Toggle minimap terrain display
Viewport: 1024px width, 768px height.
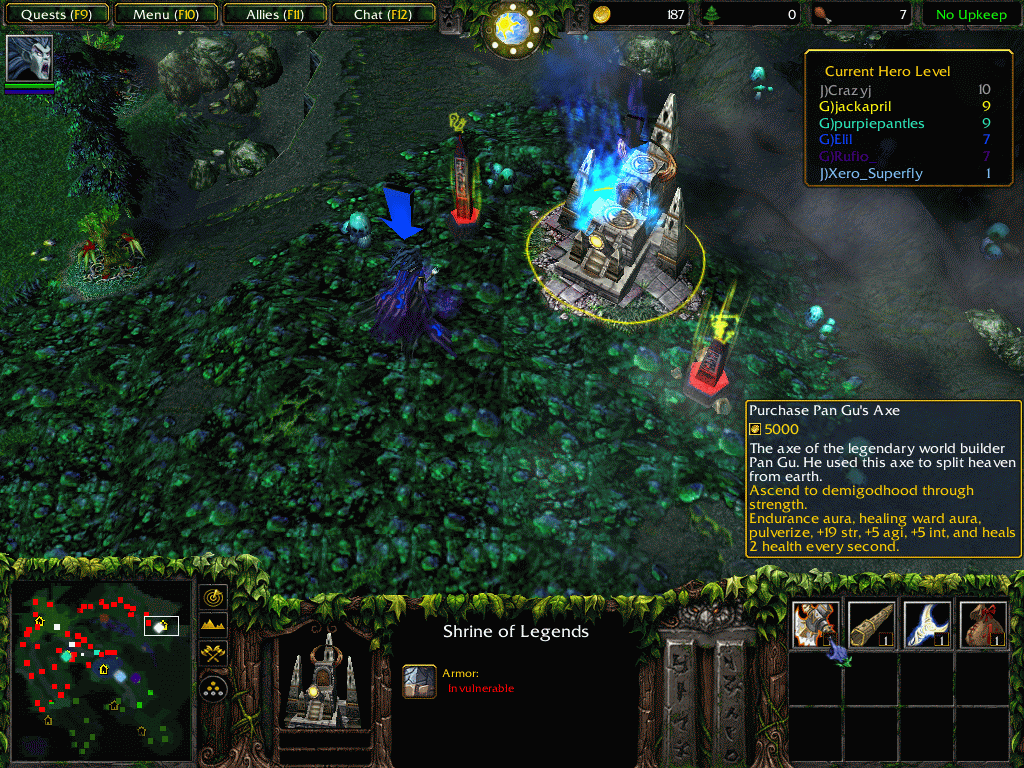pyautogui.click(x=213, y=625)
